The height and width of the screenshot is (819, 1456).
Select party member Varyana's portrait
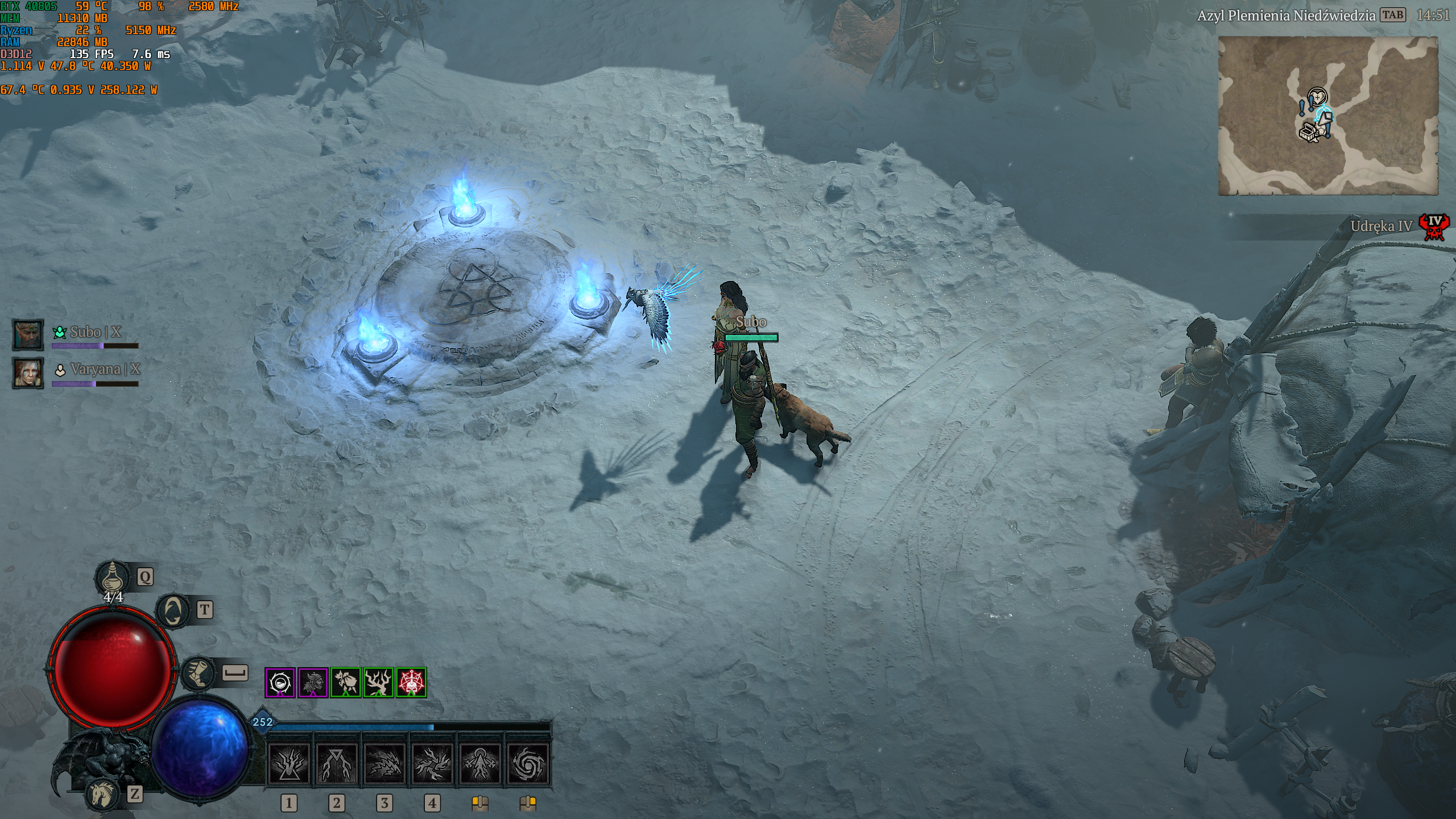tap(28, 373)
